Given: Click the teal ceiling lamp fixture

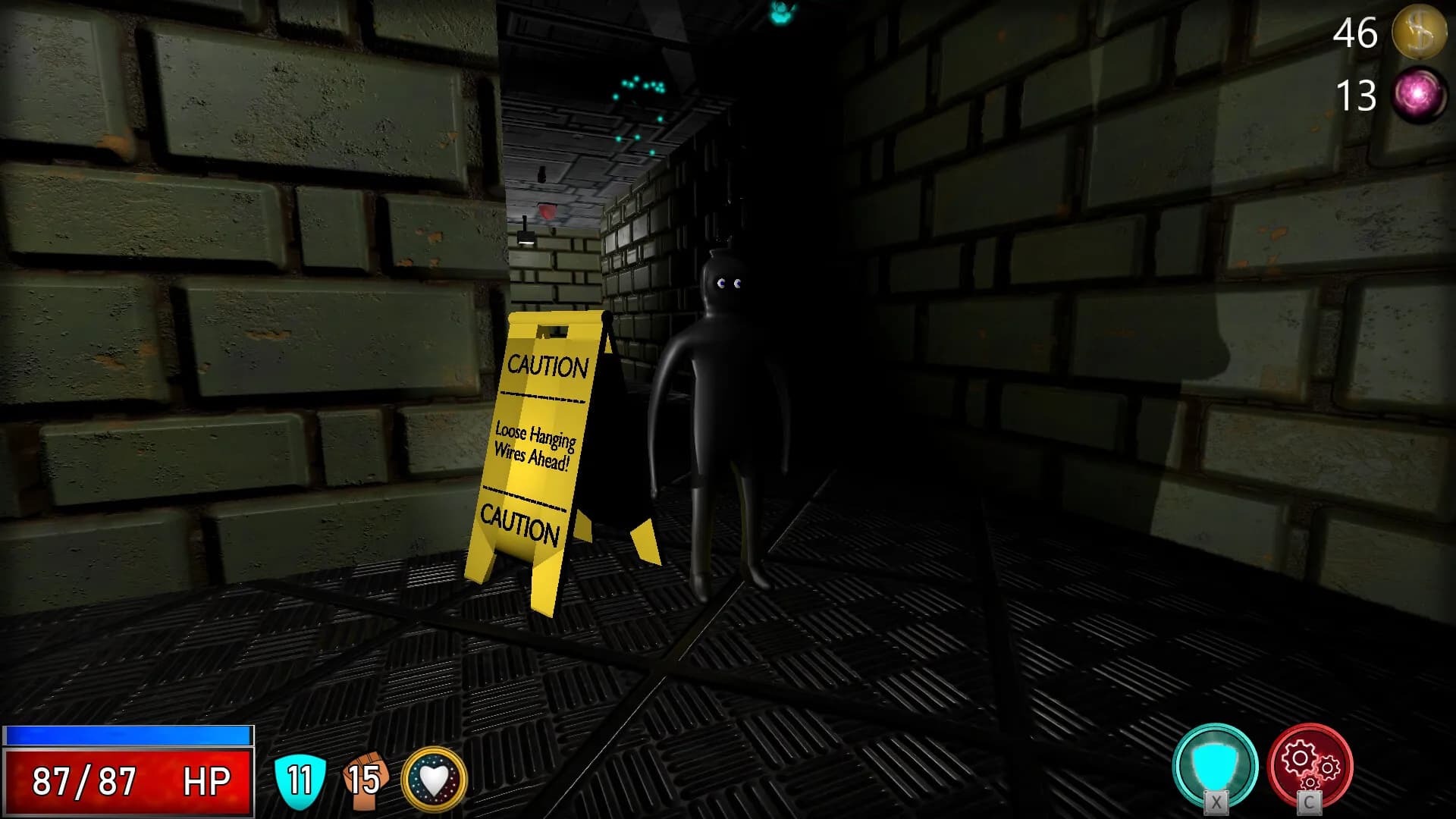Looking at the screenshot, I should (780, 11).
